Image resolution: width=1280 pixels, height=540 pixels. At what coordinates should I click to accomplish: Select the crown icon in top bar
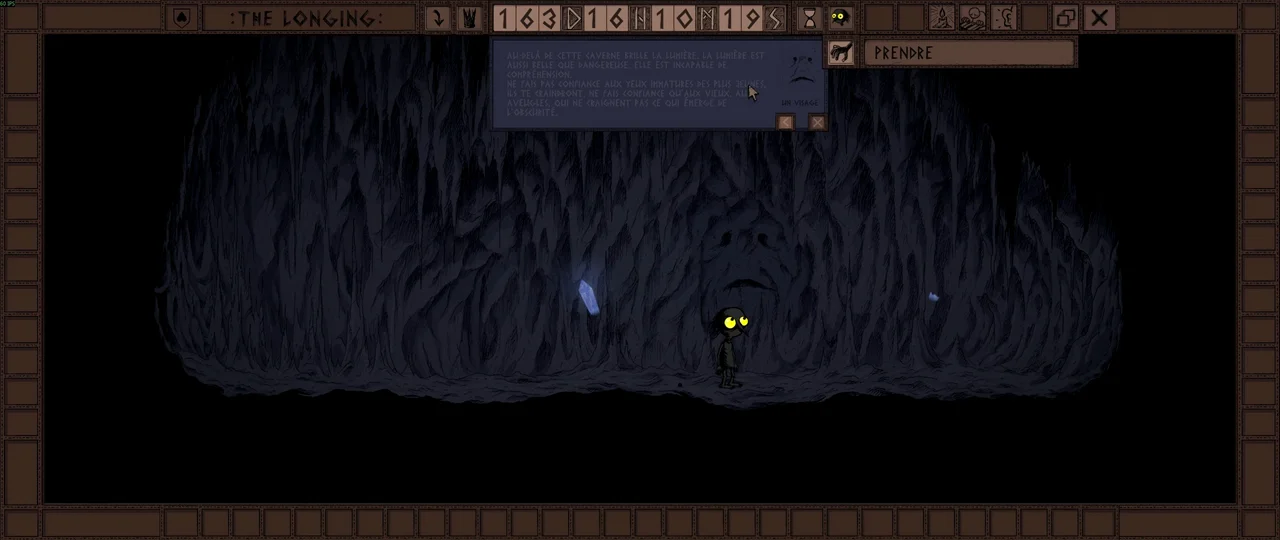point(468,18)
